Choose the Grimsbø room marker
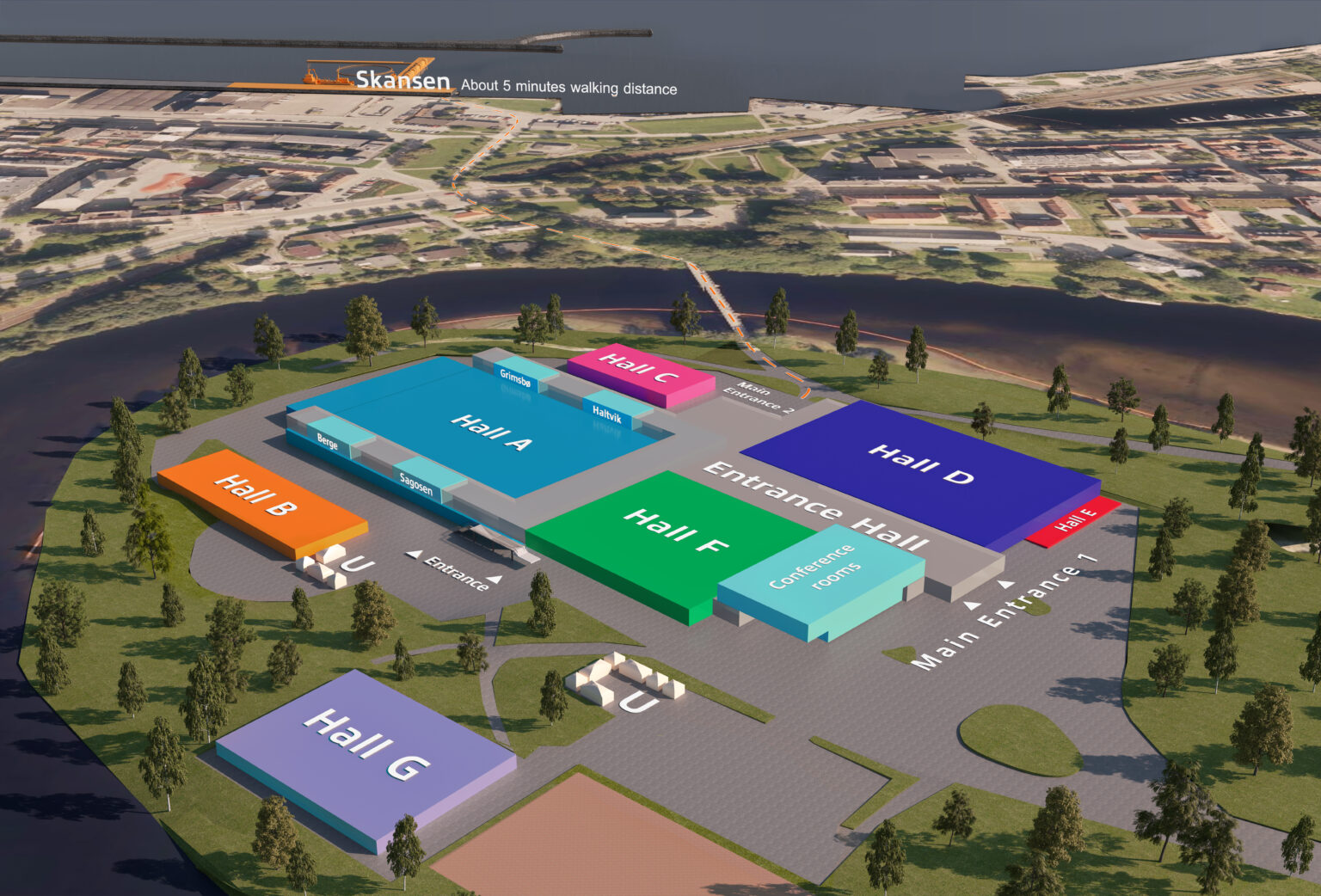Screen dimensions: 1321x896 [515, 376]
